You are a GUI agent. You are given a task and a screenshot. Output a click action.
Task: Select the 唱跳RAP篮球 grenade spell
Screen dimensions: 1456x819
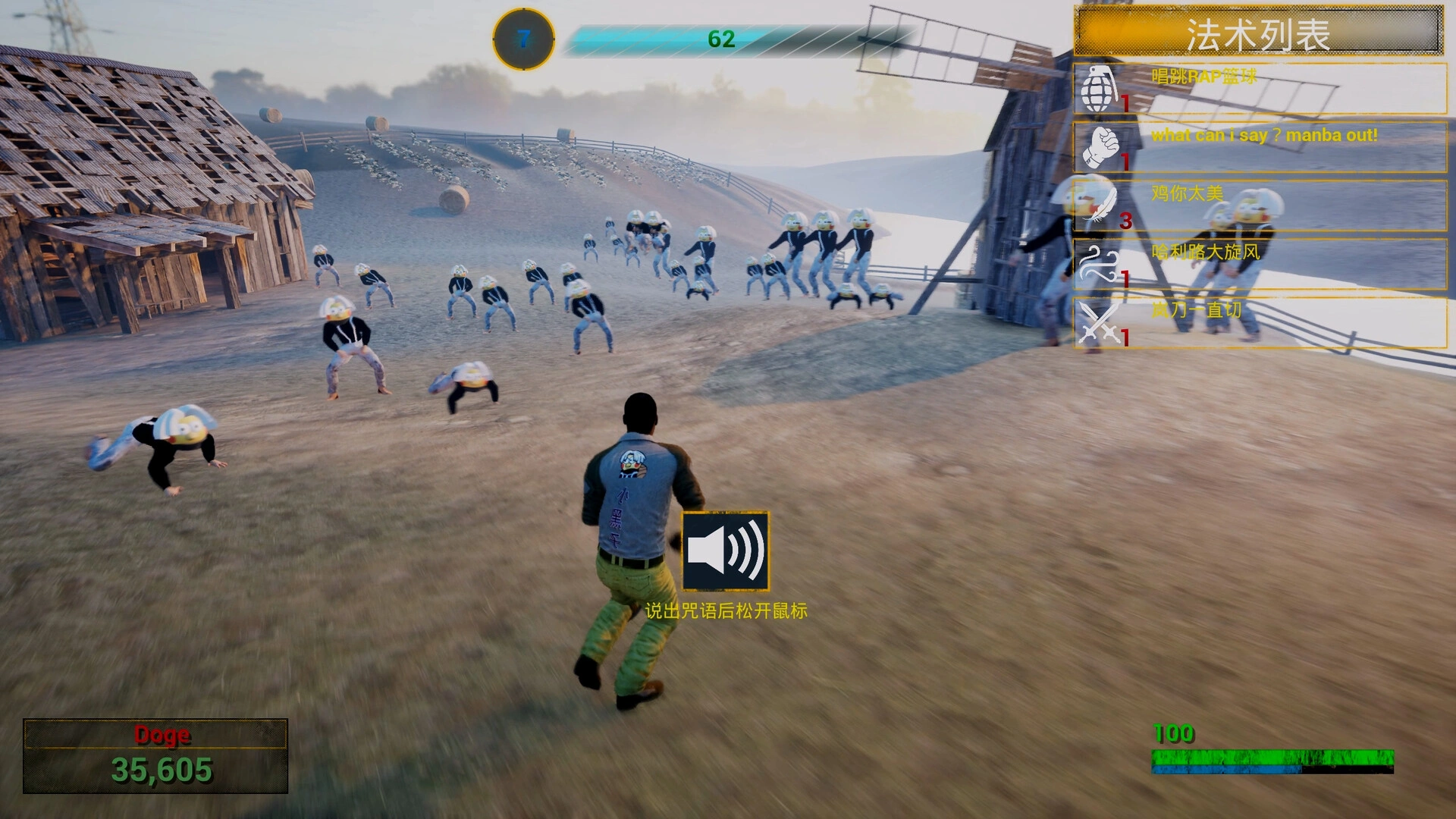1259,89
